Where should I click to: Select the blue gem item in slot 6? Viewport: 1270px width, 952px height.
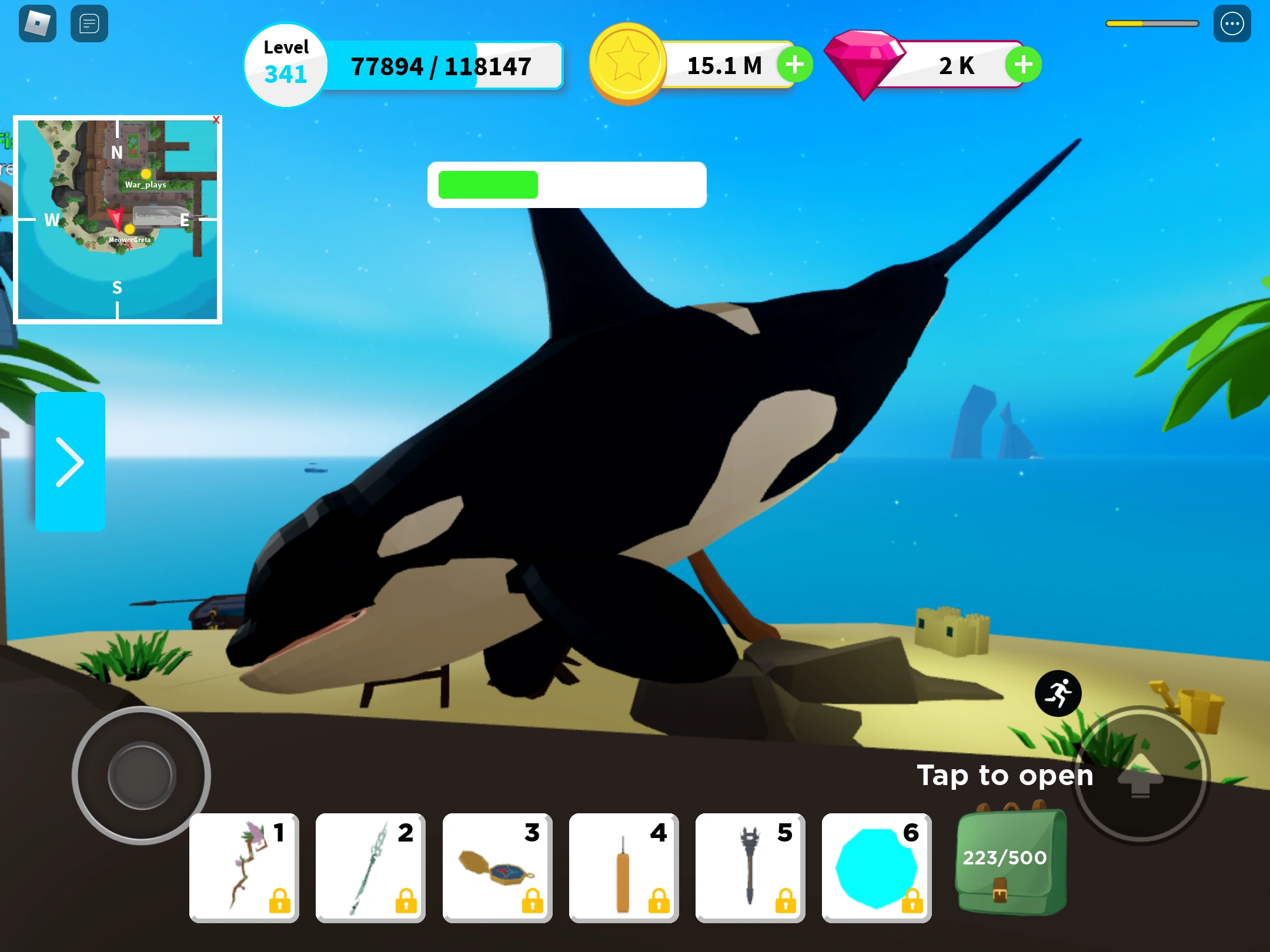[x=876, y=867]
